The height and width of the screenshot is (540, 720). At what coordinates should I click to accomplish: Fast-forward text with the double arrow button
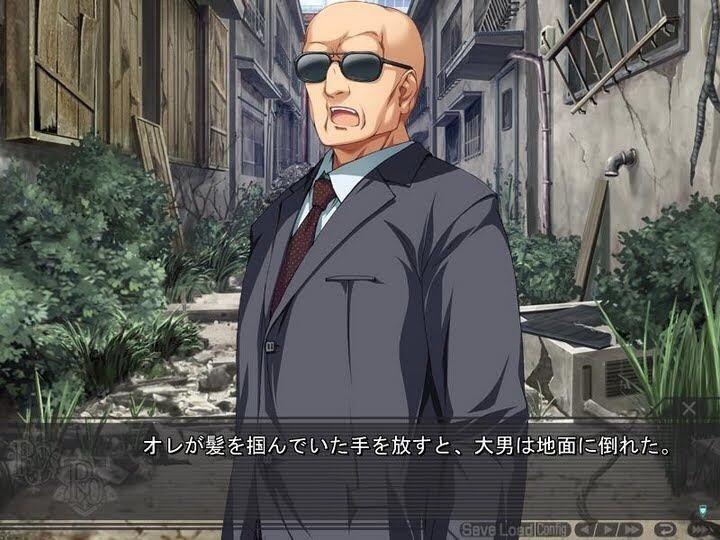[633, 529]
